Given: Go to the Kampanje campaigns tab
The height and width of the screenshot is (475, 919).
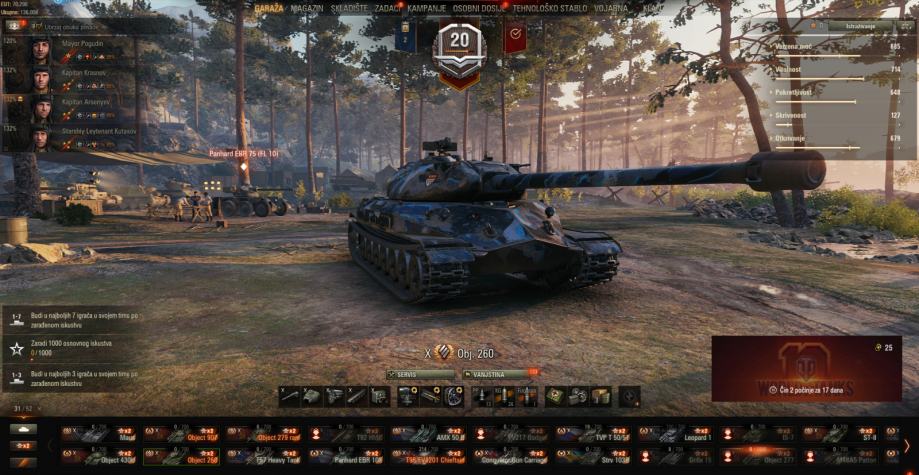Looking at the screenshot, I should pos(426,8).
